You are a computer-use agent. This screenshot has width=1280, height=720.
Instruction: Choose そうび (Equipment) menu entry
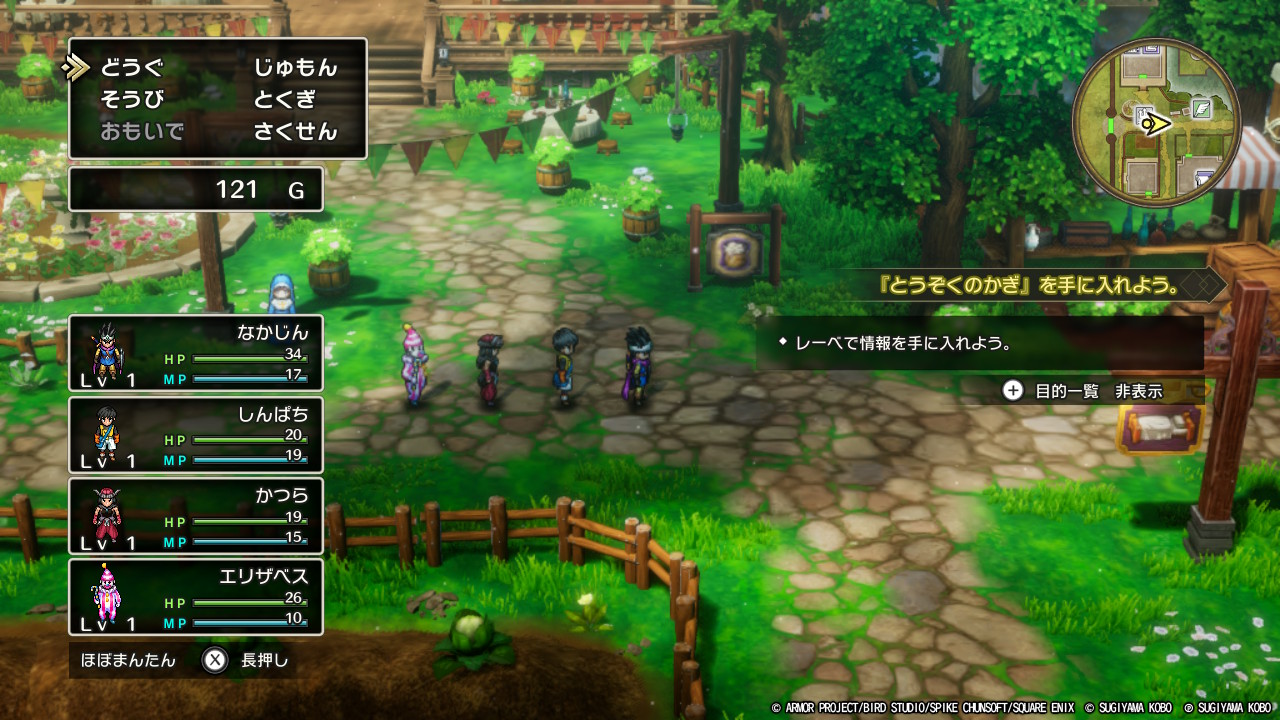131,99
